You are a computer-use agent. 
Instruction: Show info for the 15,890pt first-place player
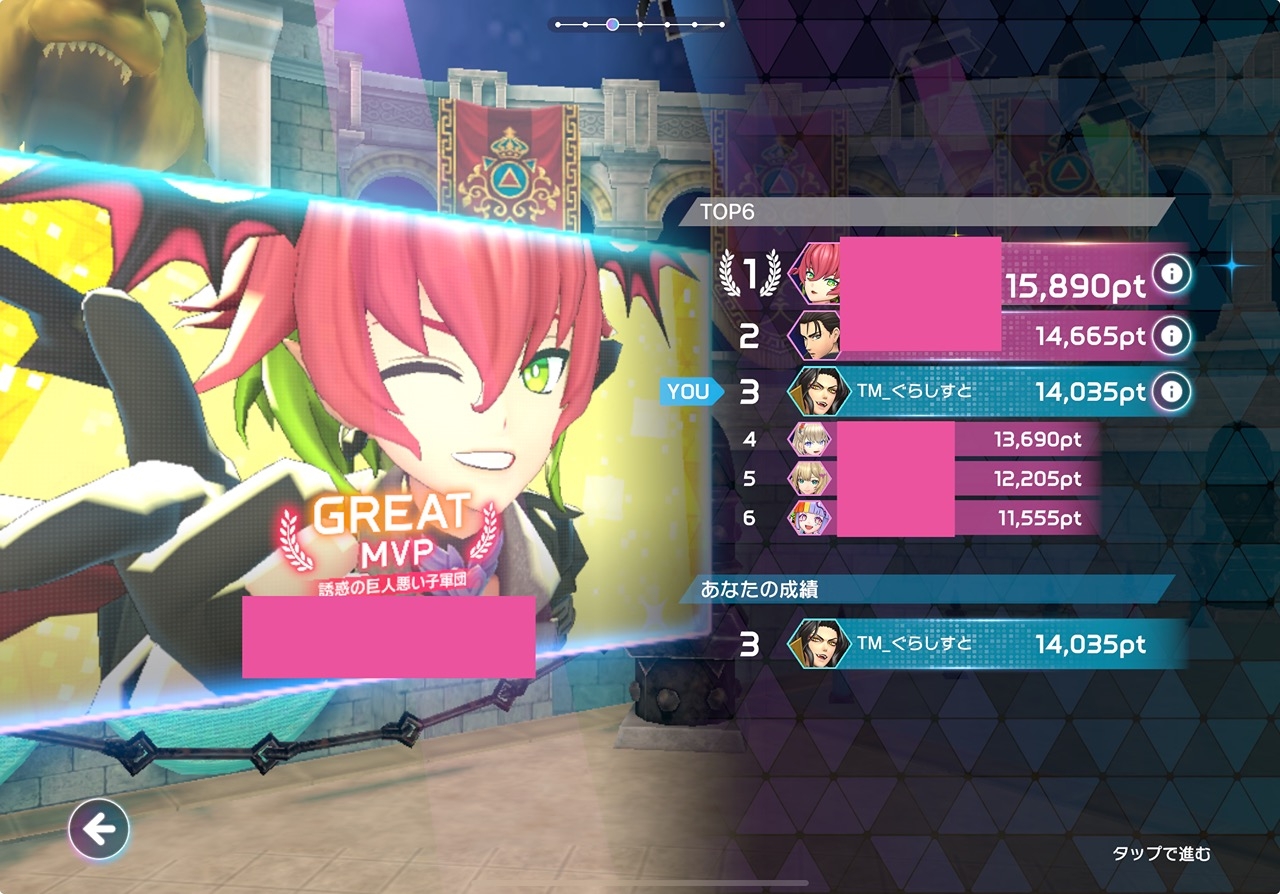coord(1169,272)
